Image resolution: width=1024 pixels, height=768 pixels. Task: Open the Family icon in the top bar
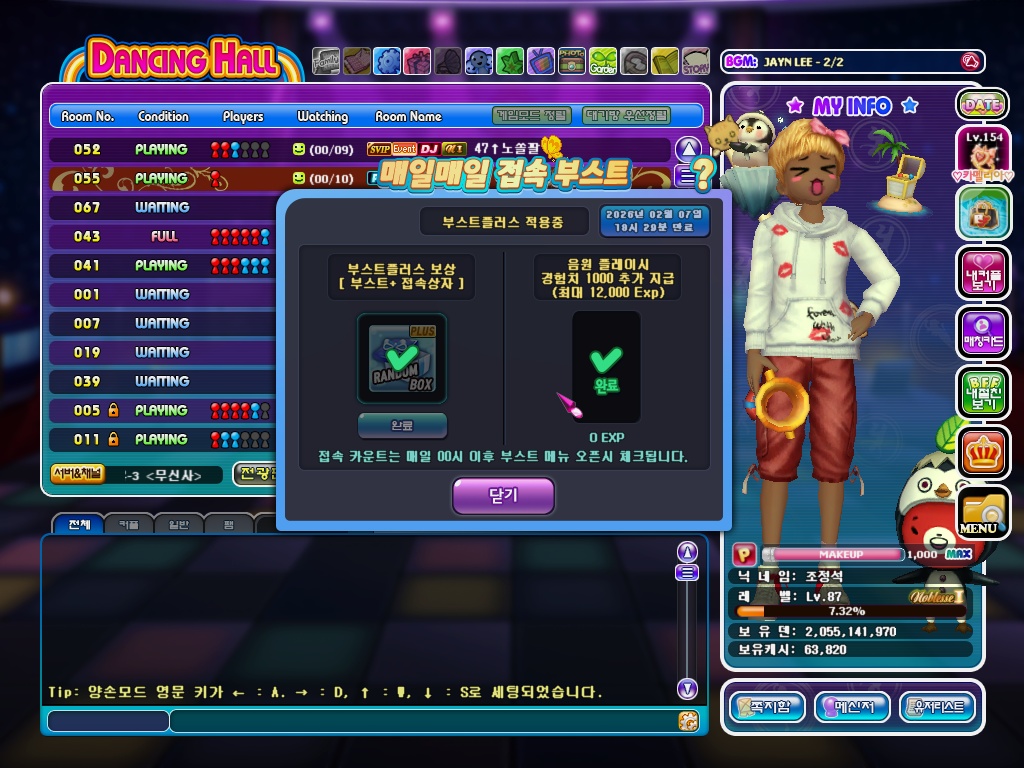pos(326,62)
